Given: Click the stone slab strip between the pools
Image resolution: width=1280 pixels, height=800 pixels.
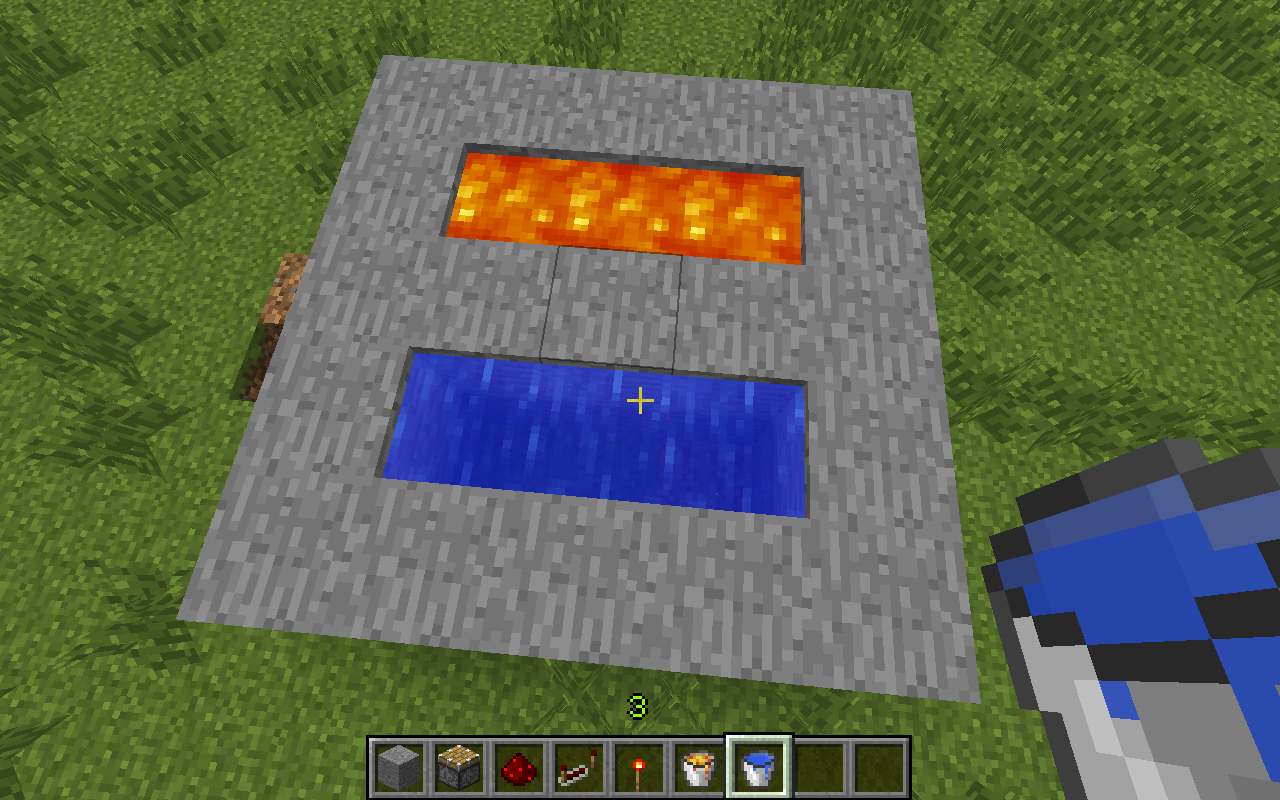Looking at the screenshot, I should (x=615, y=310).
